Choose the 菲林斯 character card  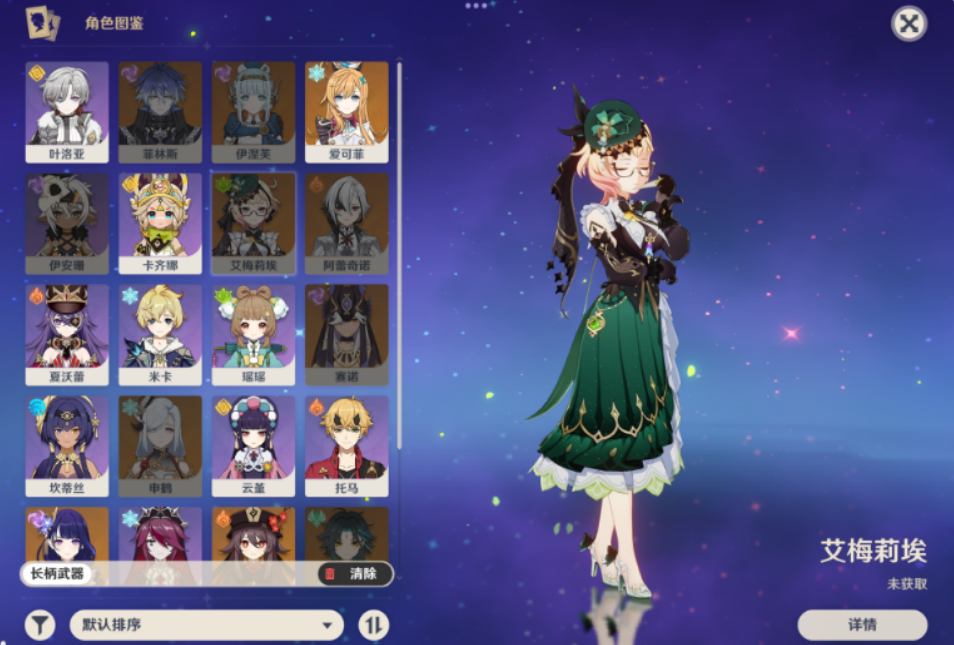[160, 112]
